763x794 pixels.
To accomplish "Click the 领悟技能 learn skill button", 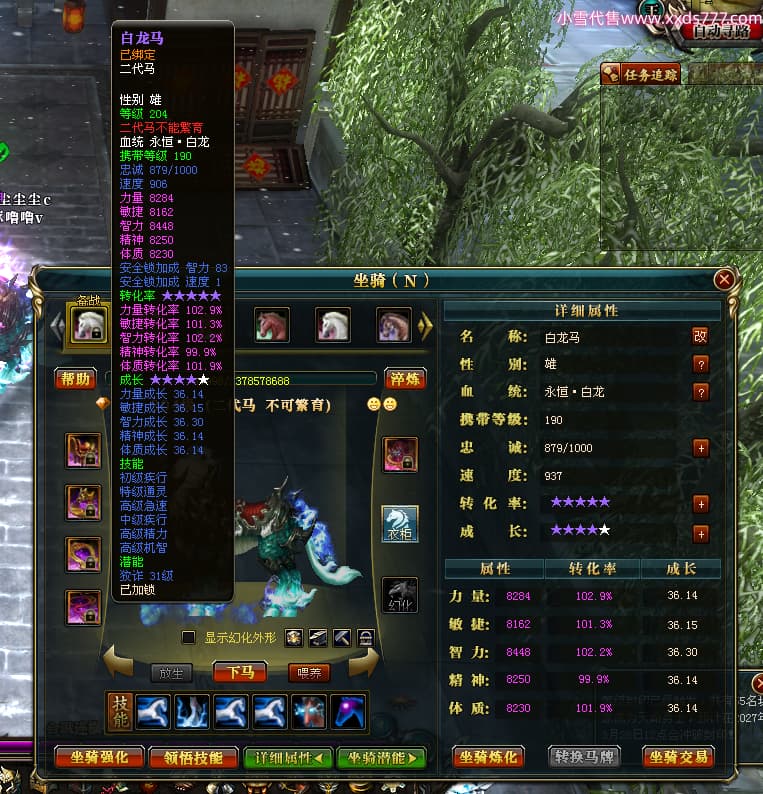I will [x=193, y=757].
